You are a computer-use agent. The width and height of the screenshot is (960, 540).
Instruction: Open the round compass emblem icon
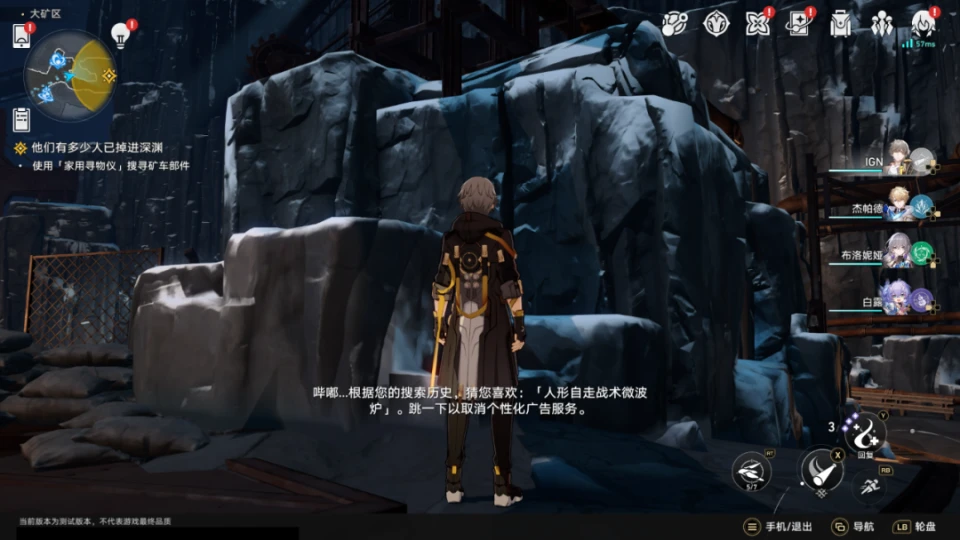[716, 23]
